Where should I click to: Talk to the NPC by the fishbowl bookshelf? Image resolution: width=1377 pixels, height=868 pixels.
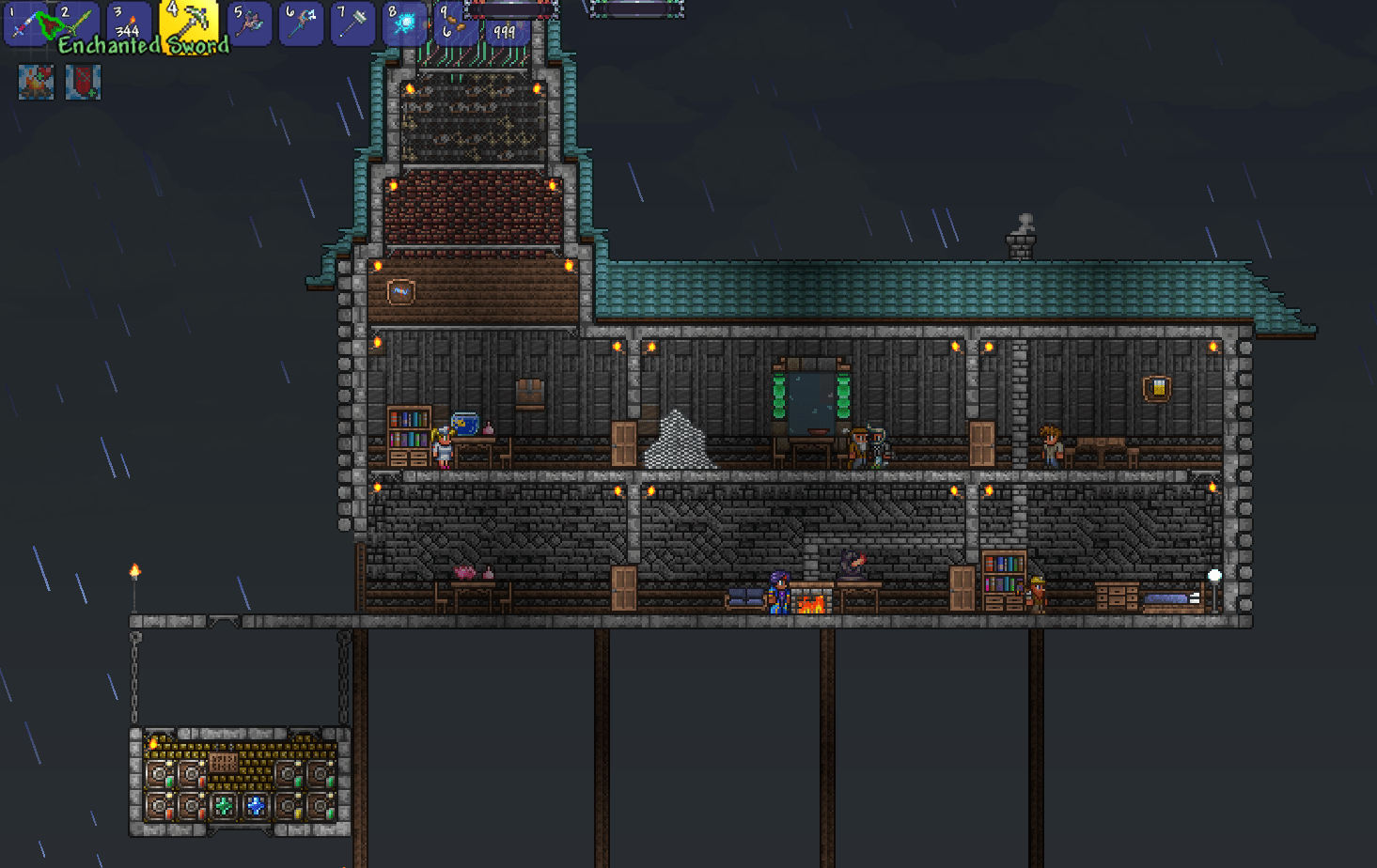[443, 444]
